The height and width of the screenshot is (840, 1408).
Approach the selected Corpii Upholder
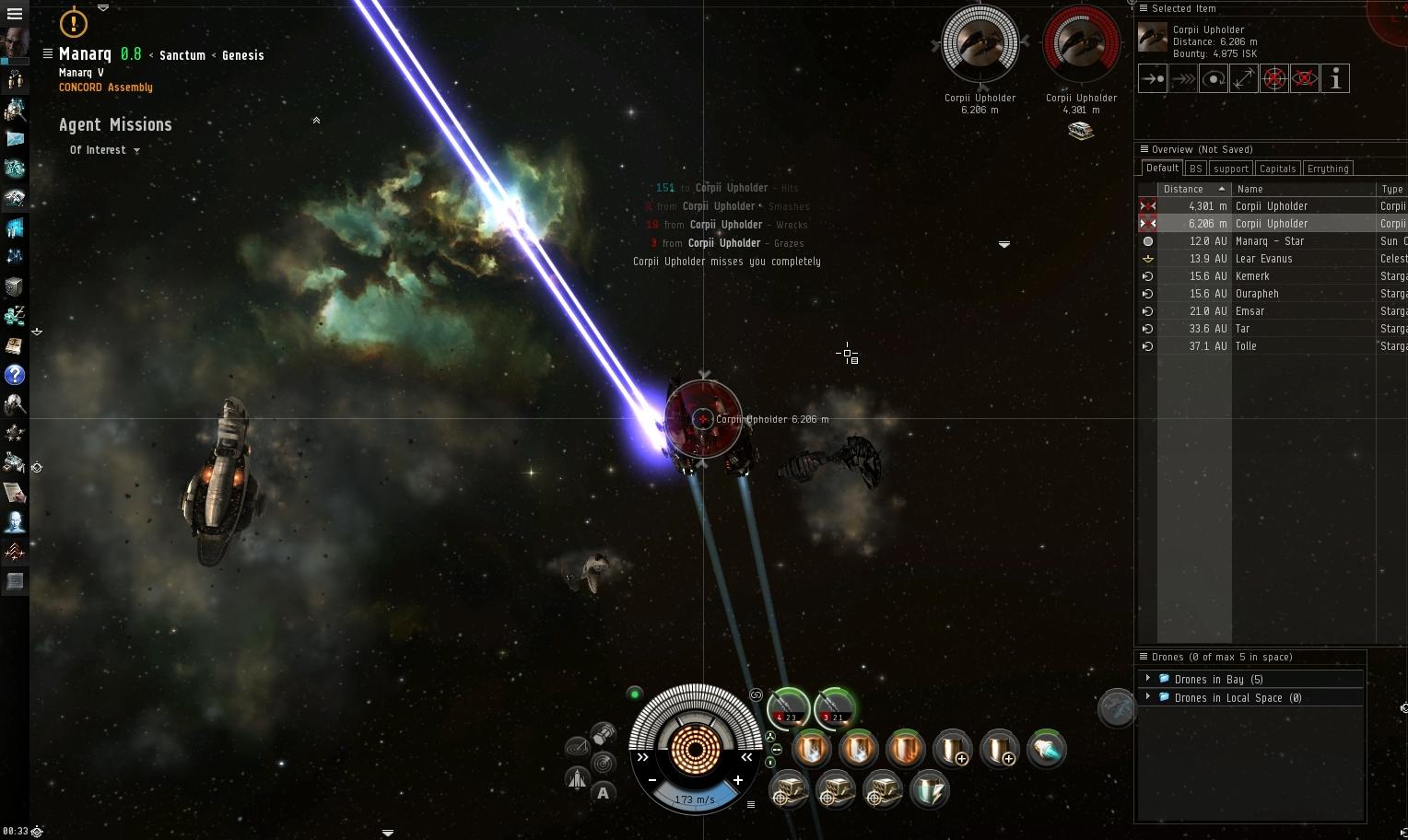pos(1152,78)
